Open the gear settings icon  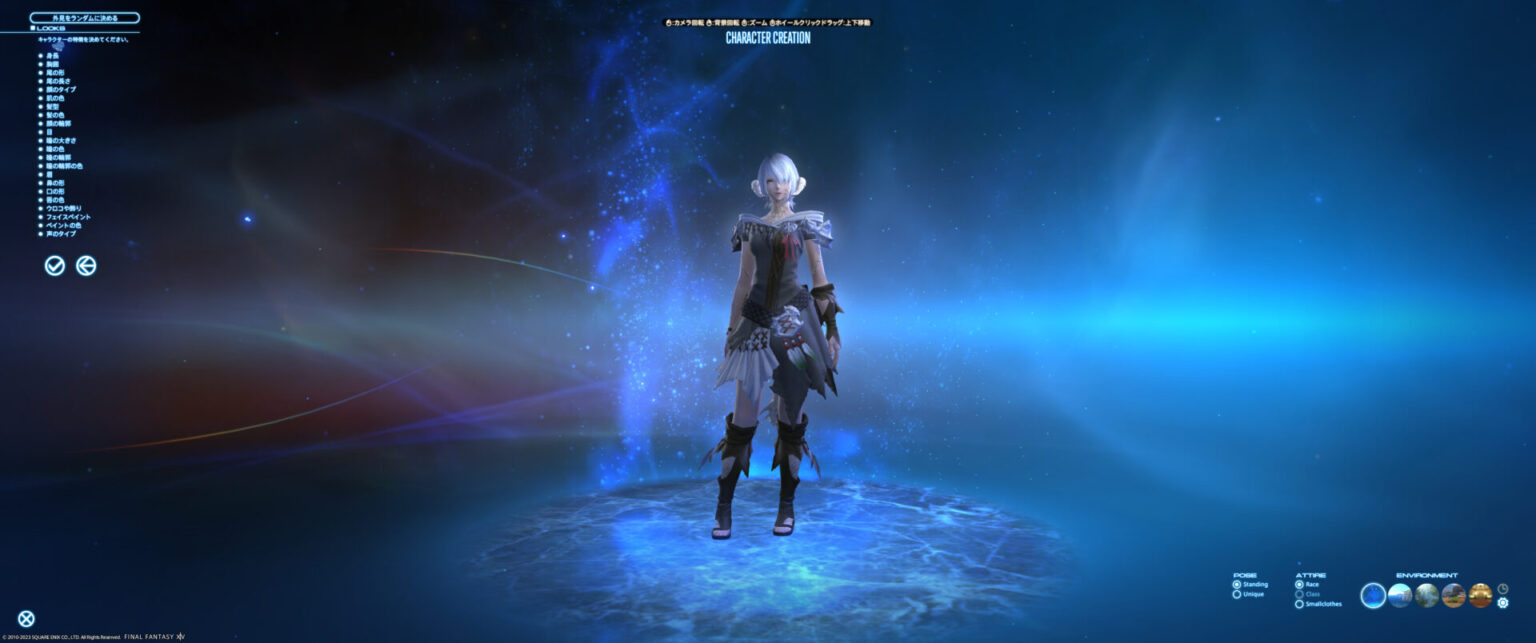click(1502, 603)
